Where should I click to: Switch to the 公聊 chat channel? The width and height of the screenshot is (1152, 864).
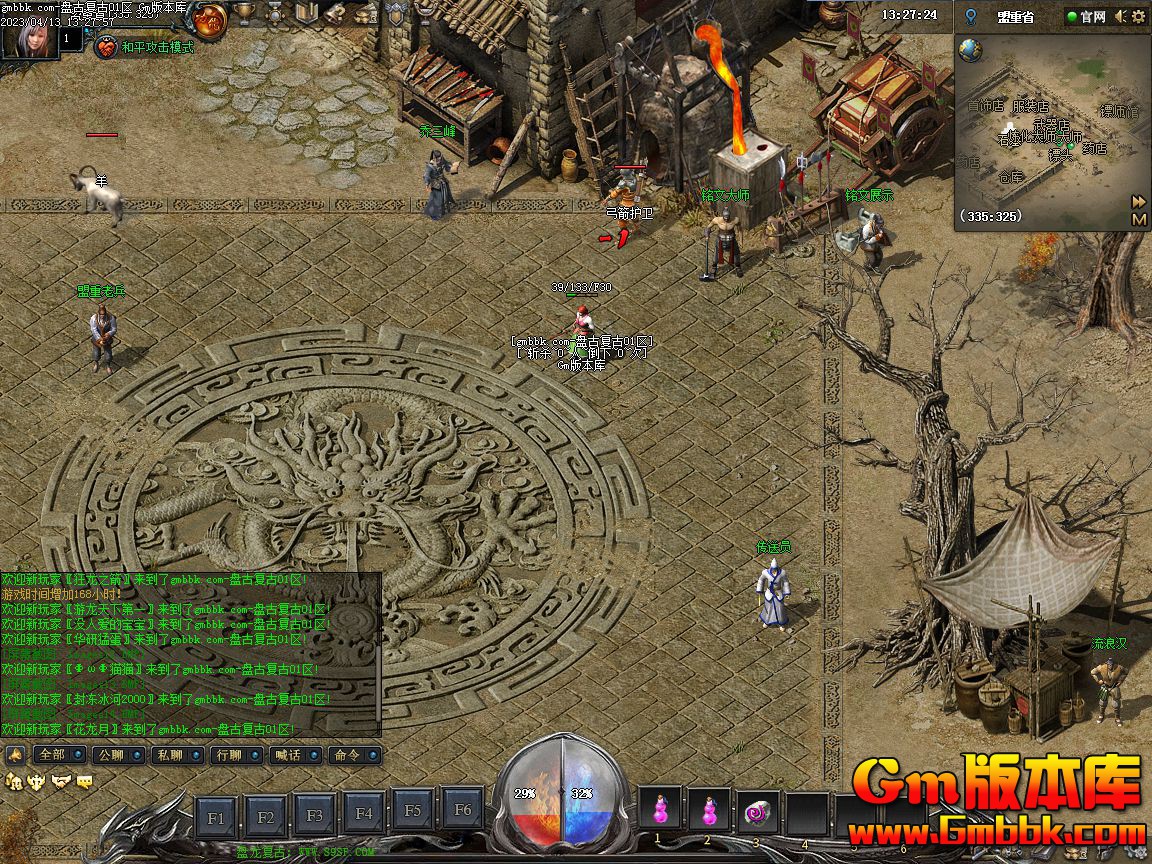(x=113, y=754)
